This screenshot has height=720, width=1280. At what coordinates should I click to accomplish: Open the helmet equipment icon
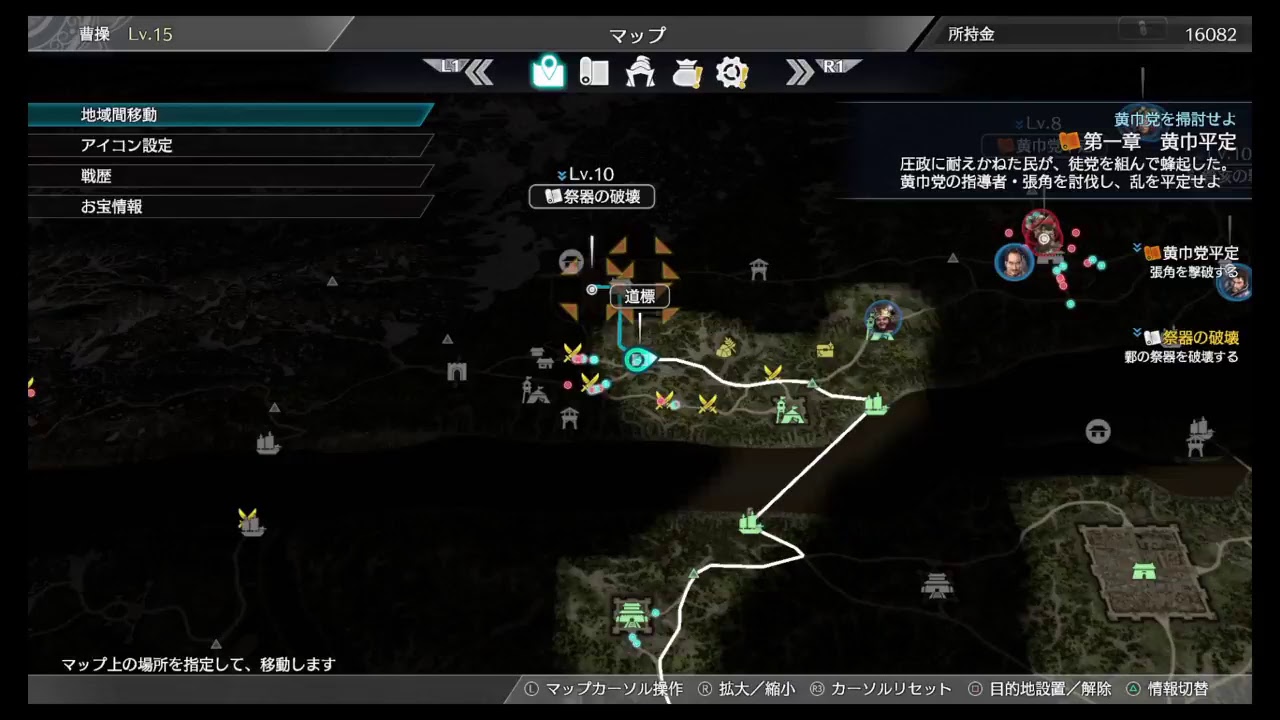click(640, 70)
